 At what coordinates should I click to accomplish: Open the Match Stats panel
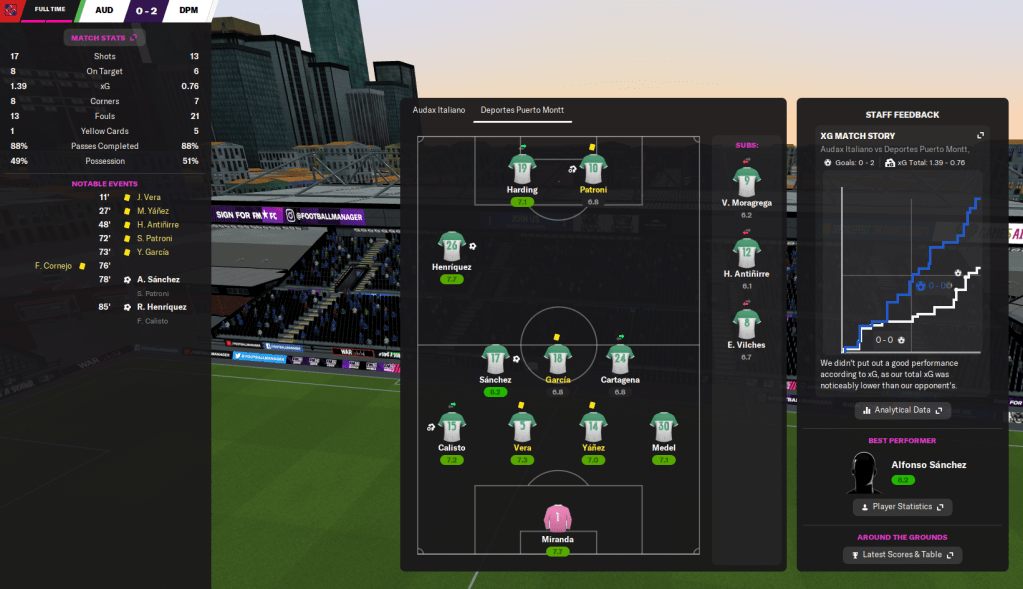[105, 38]
